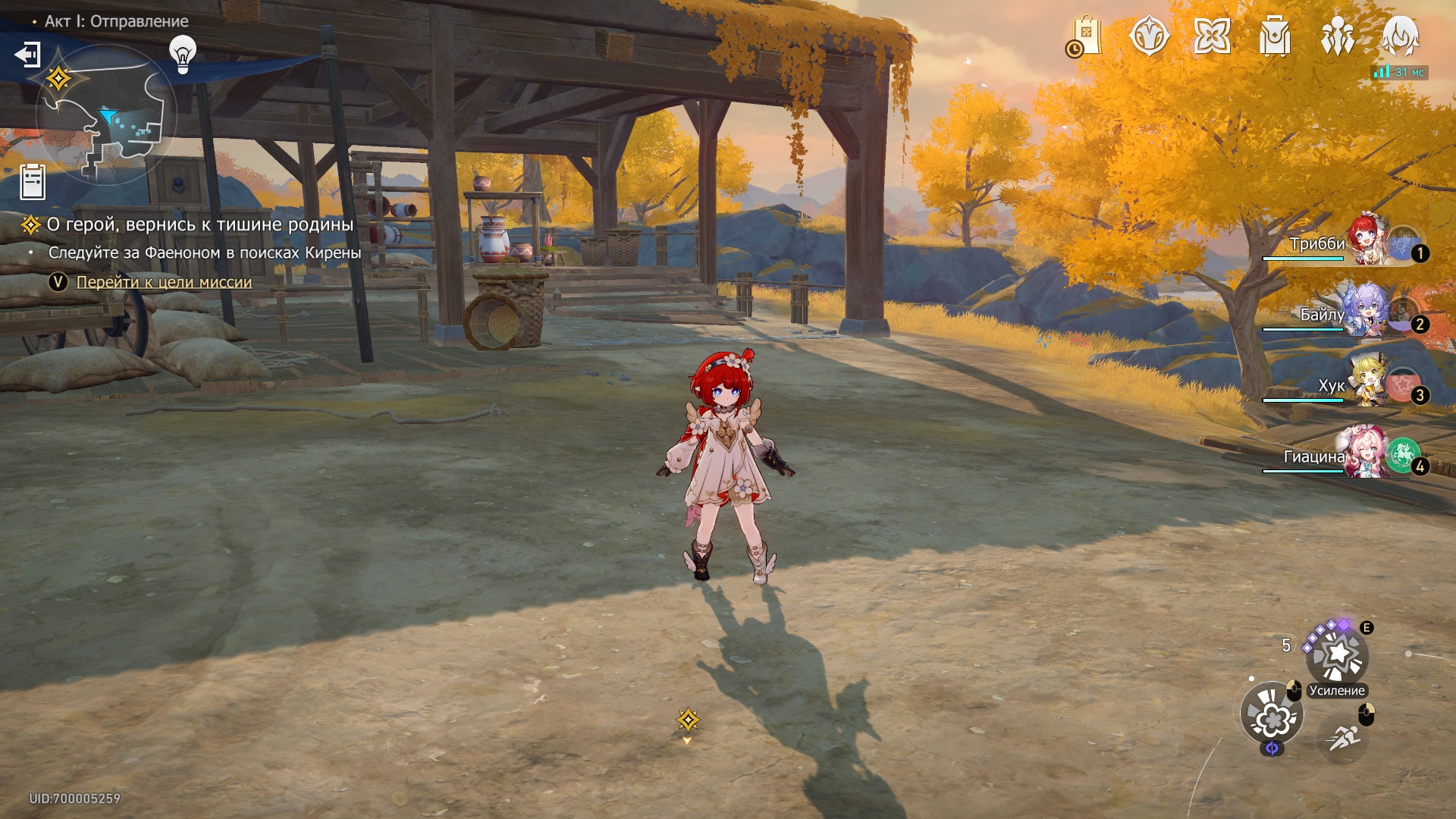Toggle the sprint running-figure button

click(x=1343, y=736)
